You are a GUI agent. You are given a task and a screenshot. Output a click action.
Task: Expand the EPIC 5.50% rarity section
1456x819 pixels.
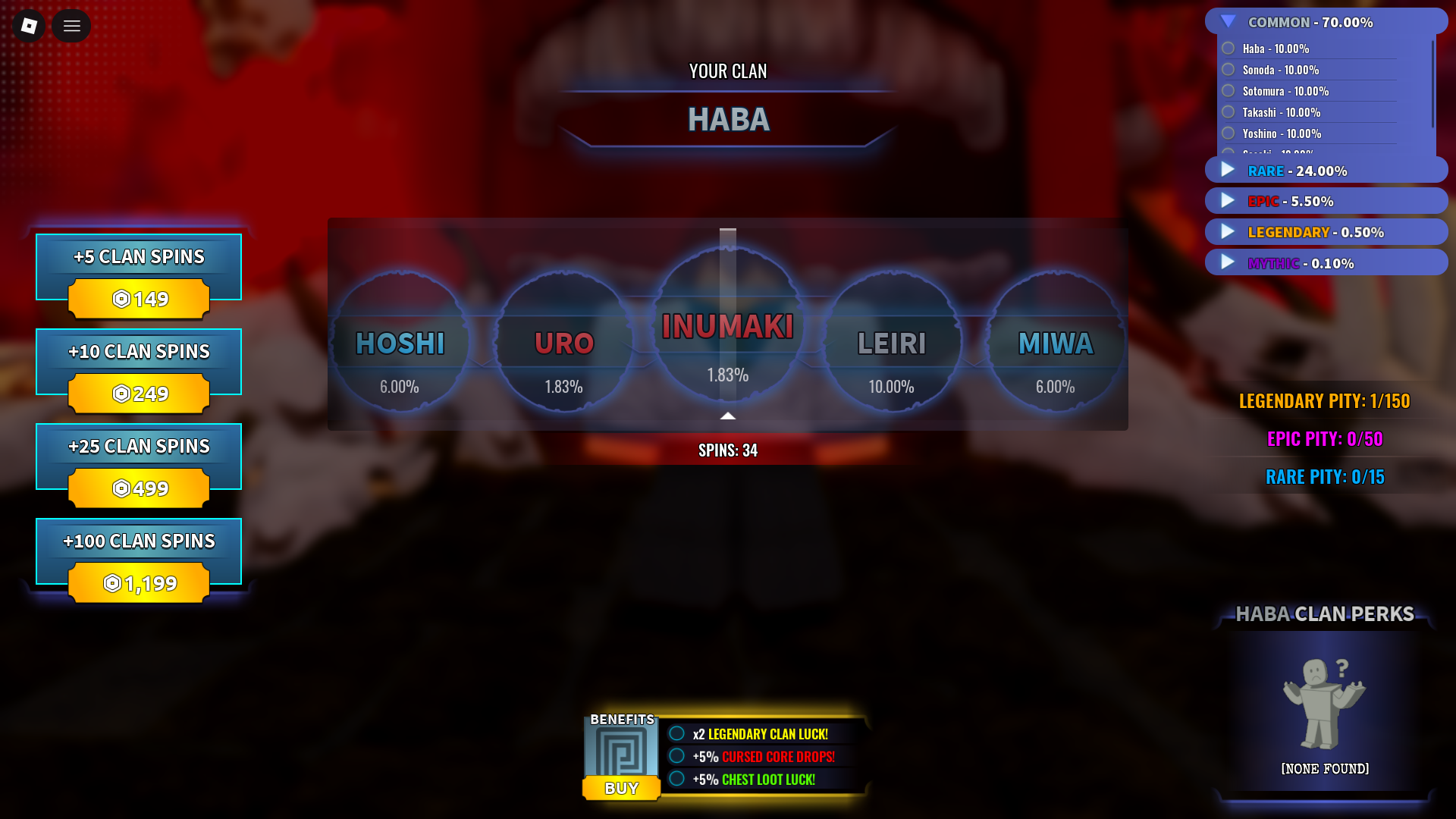(x=1227, y=200)
